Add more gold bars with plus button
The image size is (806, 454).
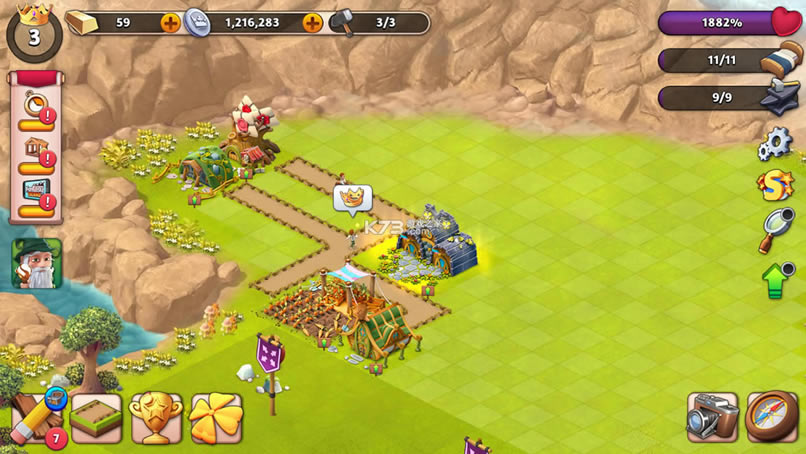coord(171,22)
